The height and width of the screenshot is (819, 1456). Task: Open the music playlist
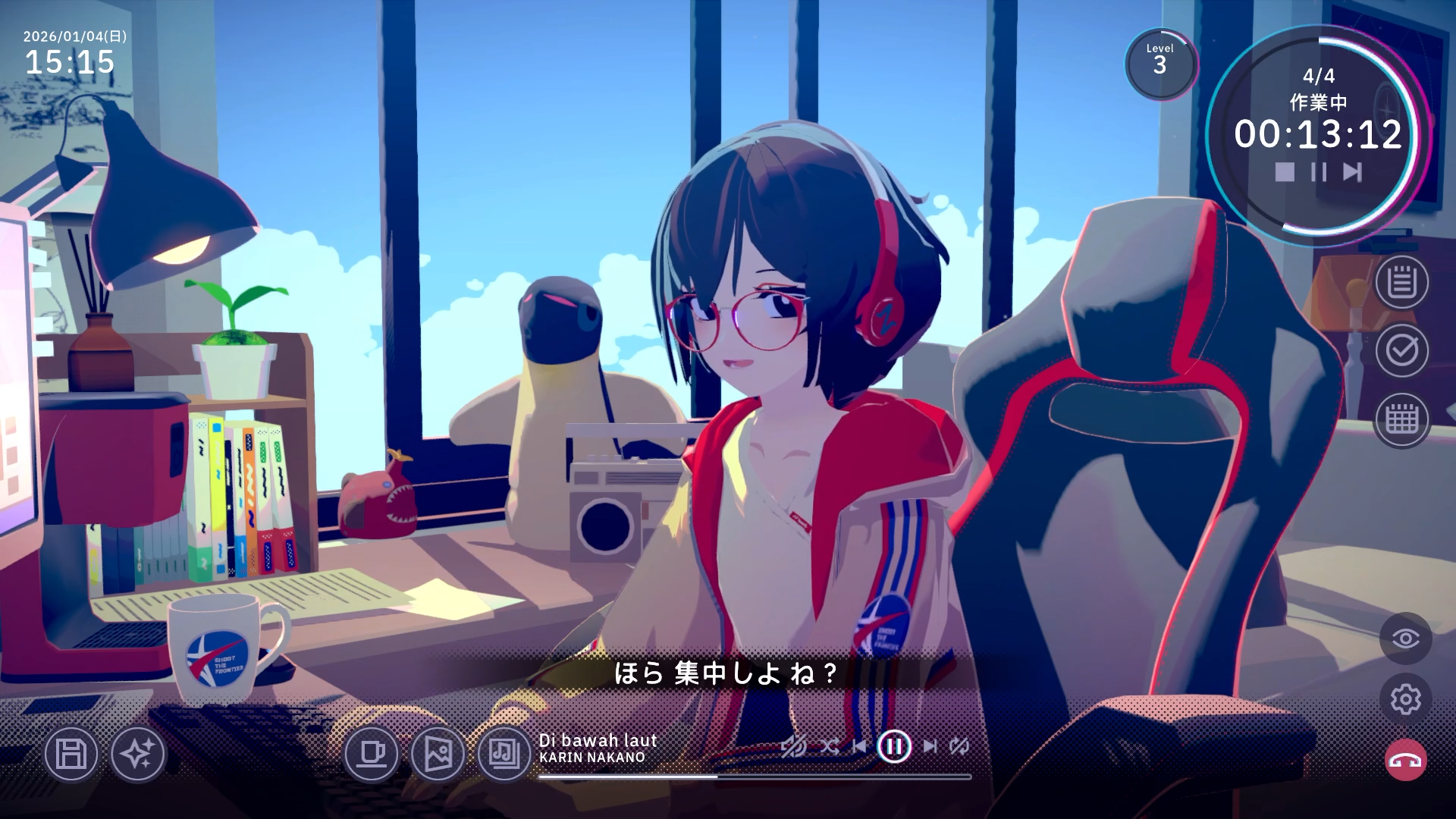tap(501, 755)
